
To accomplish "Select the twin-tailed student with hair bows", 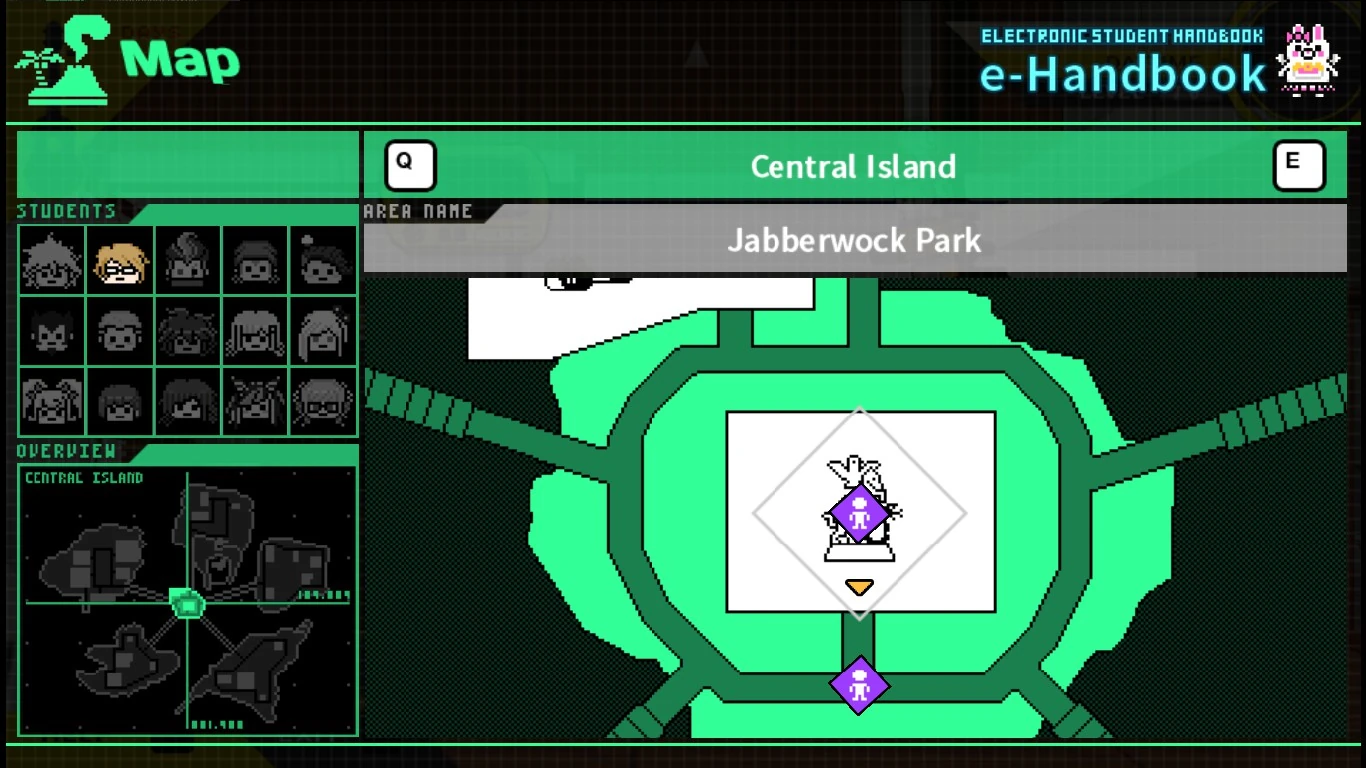I will pos(52,402).
